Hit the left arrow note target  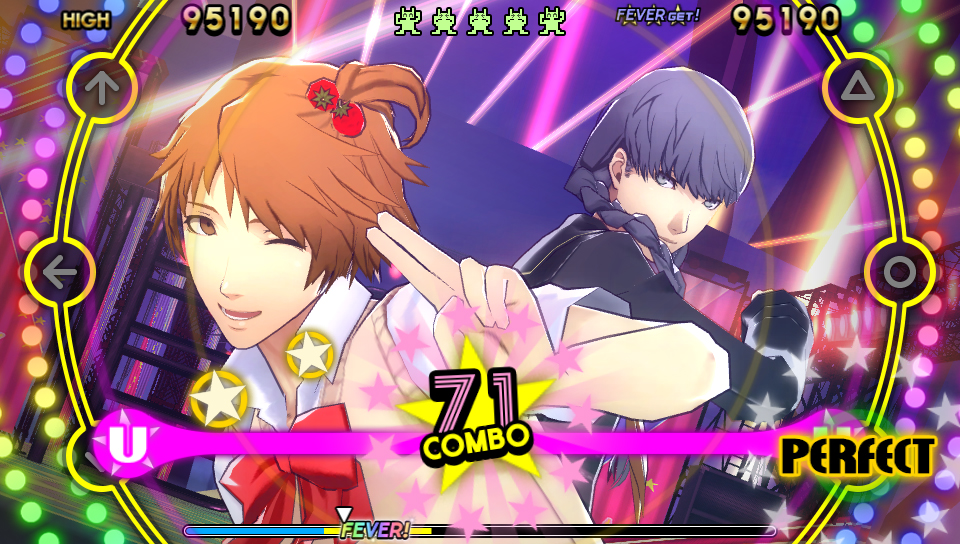tap(60, 272)
